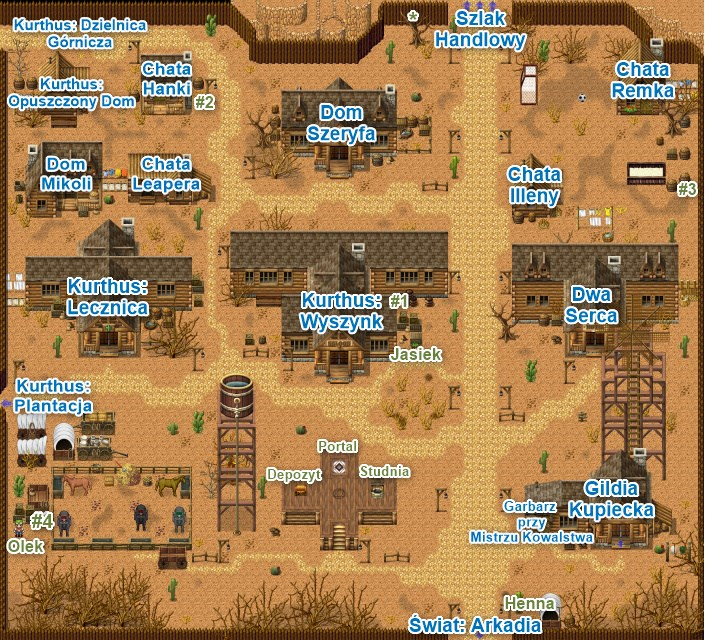The image size is (723, 640).
Task: Select the Kurthus: Wyszynk label
Action: click(x=342, y=311)
